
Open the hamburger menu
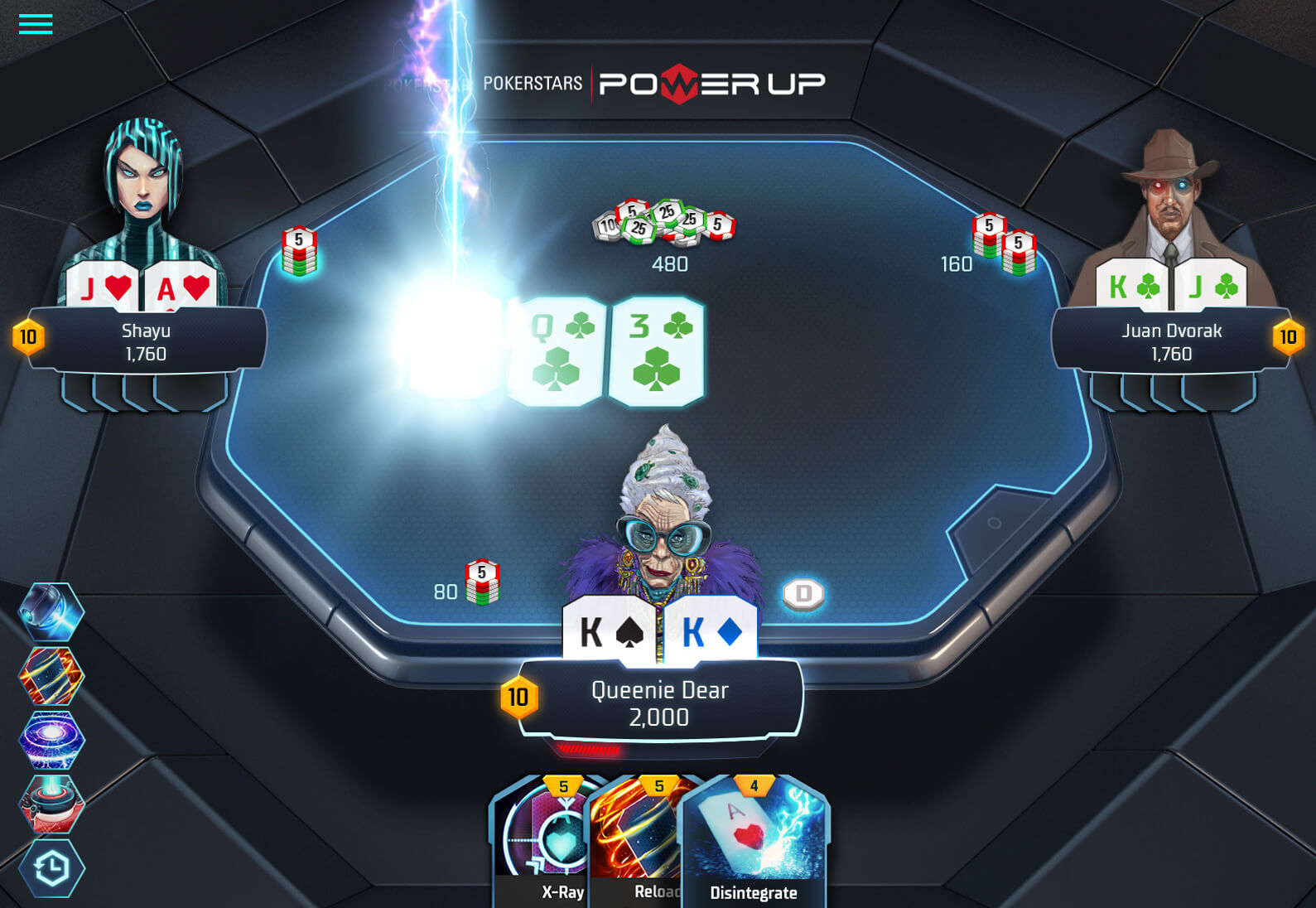34,24
